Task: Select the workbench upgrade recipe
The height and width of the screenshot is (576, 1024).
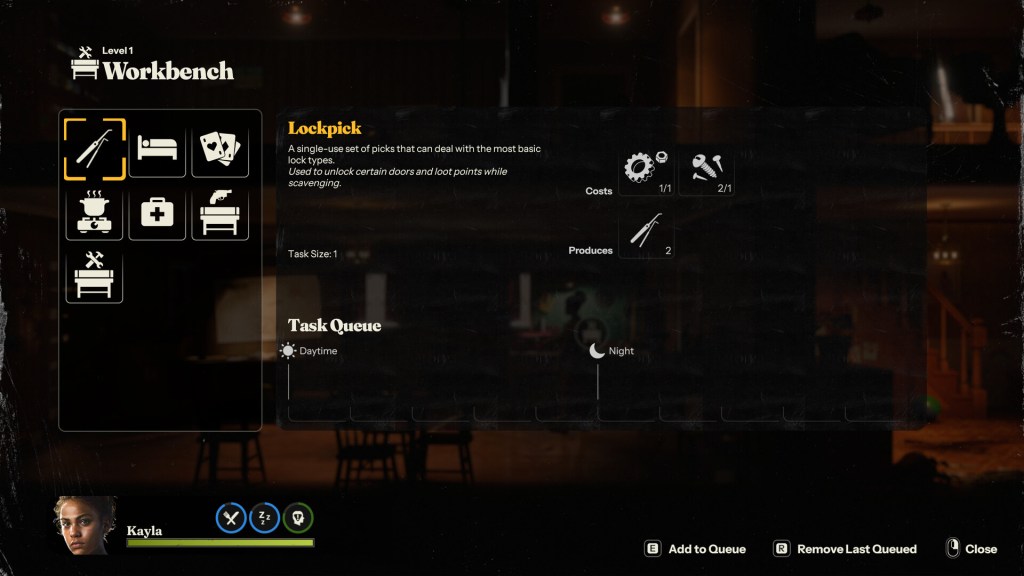Action: tap(95, 273)
